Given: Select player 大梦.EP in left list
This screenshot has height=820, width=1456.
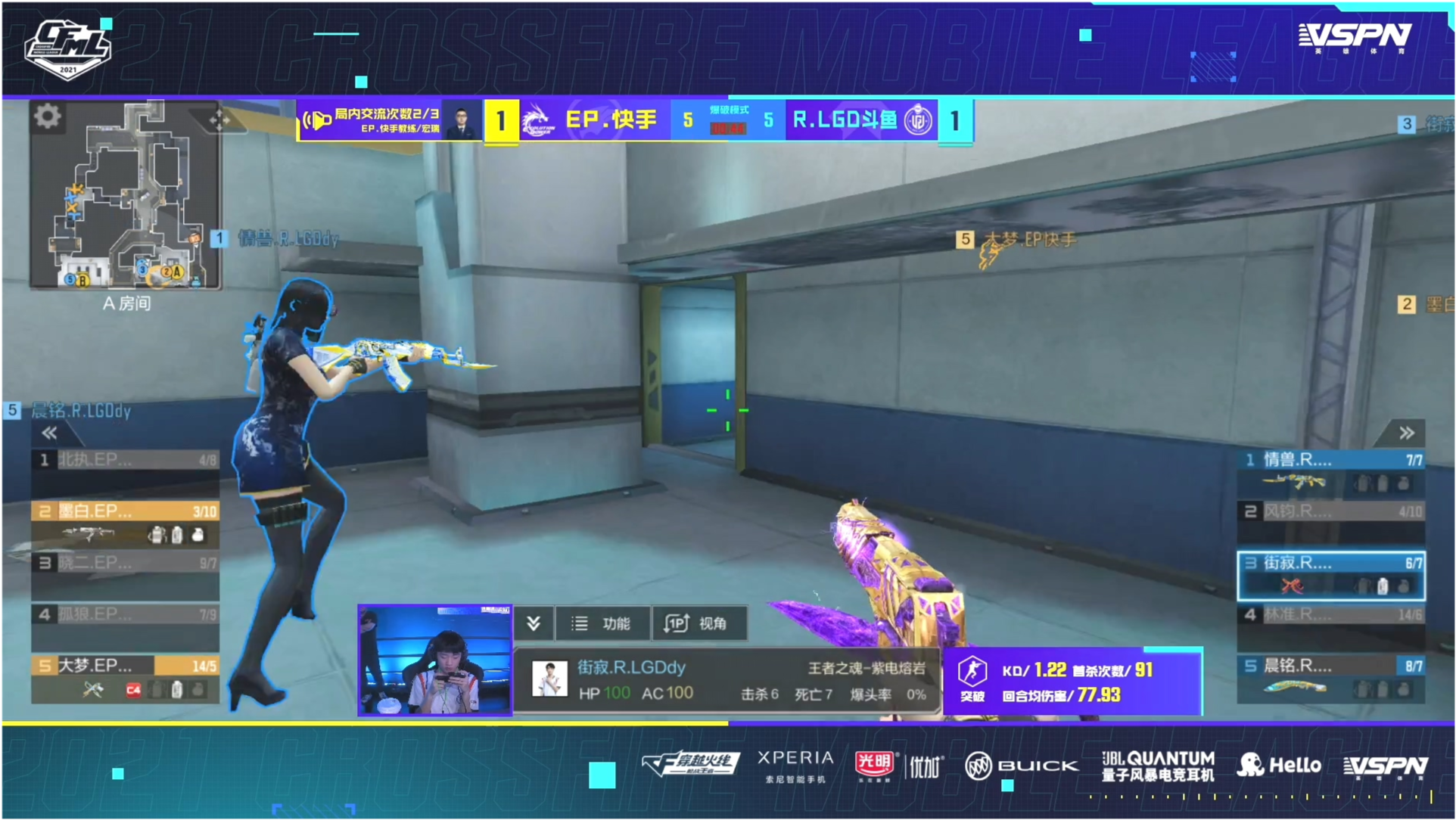Looking at the screenshot, I should 126,676.
